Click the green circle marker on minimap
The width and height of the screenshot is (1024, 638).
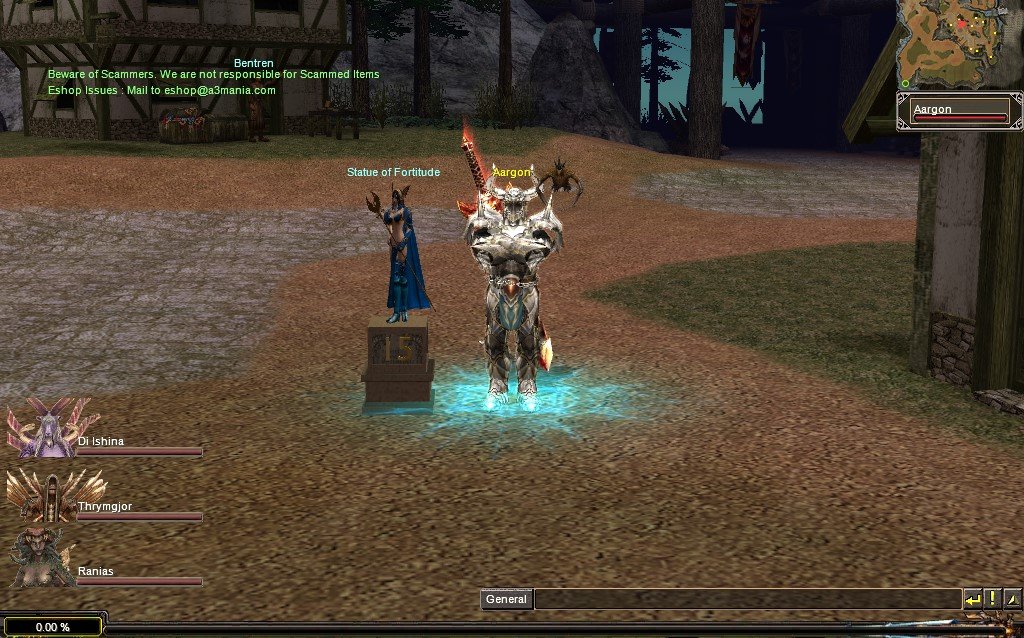[x=905, y=83]
